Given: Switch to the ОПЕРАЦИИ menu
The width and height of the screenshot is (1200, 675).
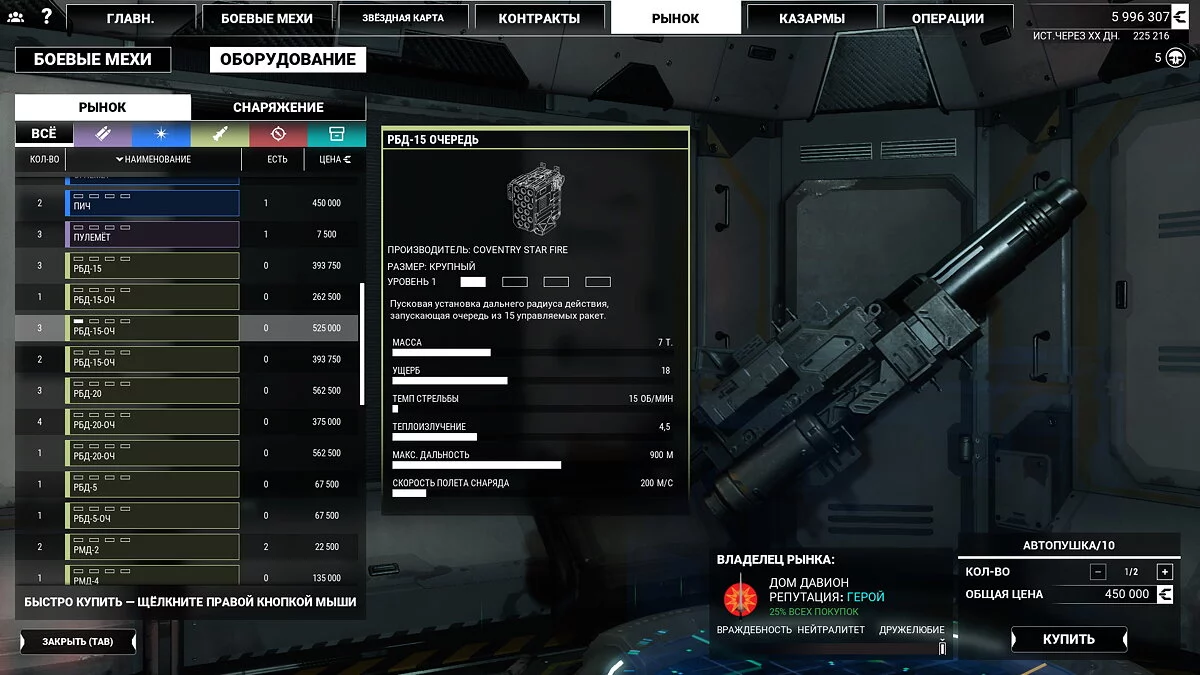Looking at the screenshot, I should 947,18.
